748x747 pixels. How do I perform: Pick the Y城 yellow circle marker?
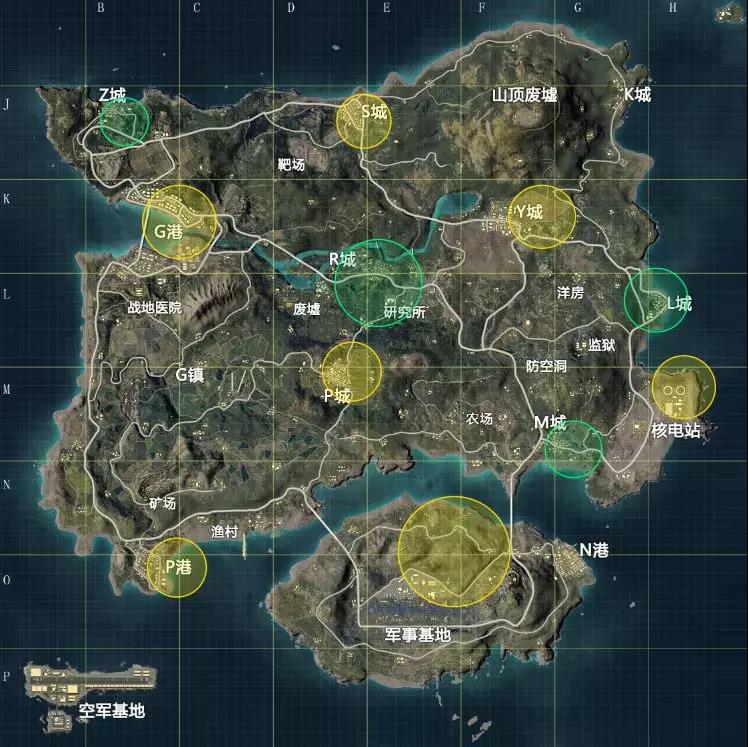[542, 216]
